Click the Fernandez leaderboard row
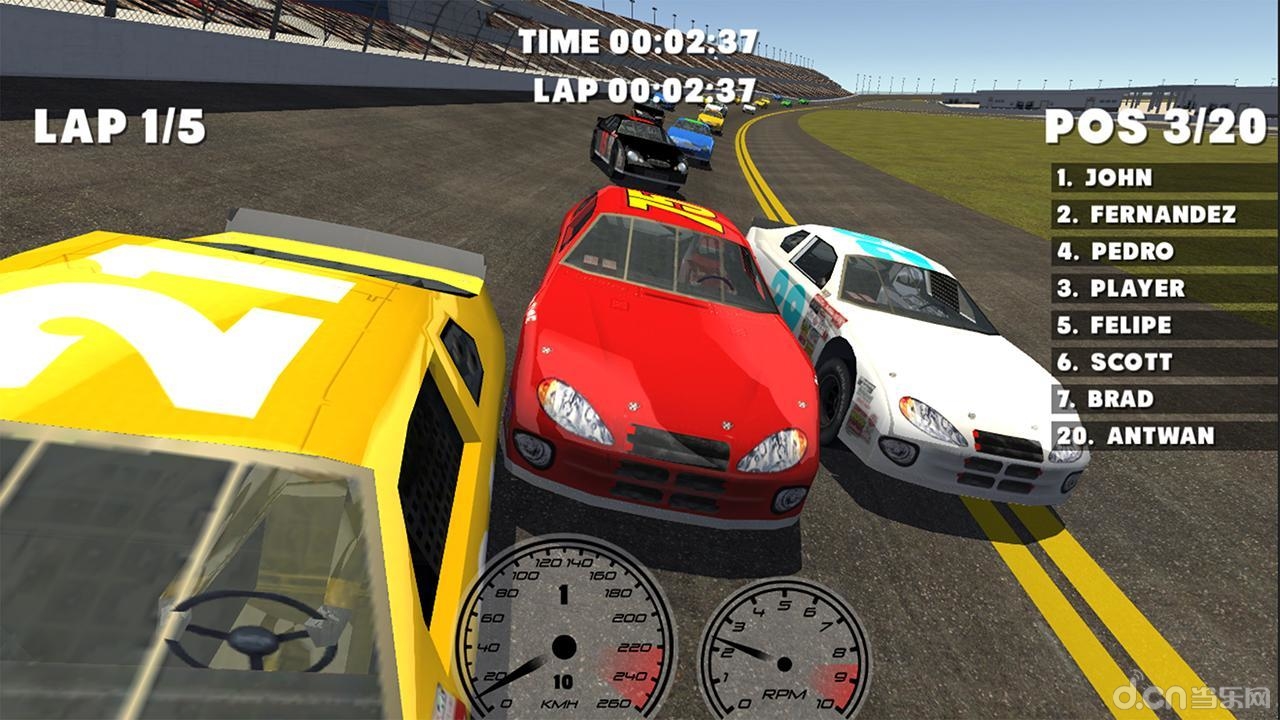This screenshot has height=720, width=1280. point(1163,214)
